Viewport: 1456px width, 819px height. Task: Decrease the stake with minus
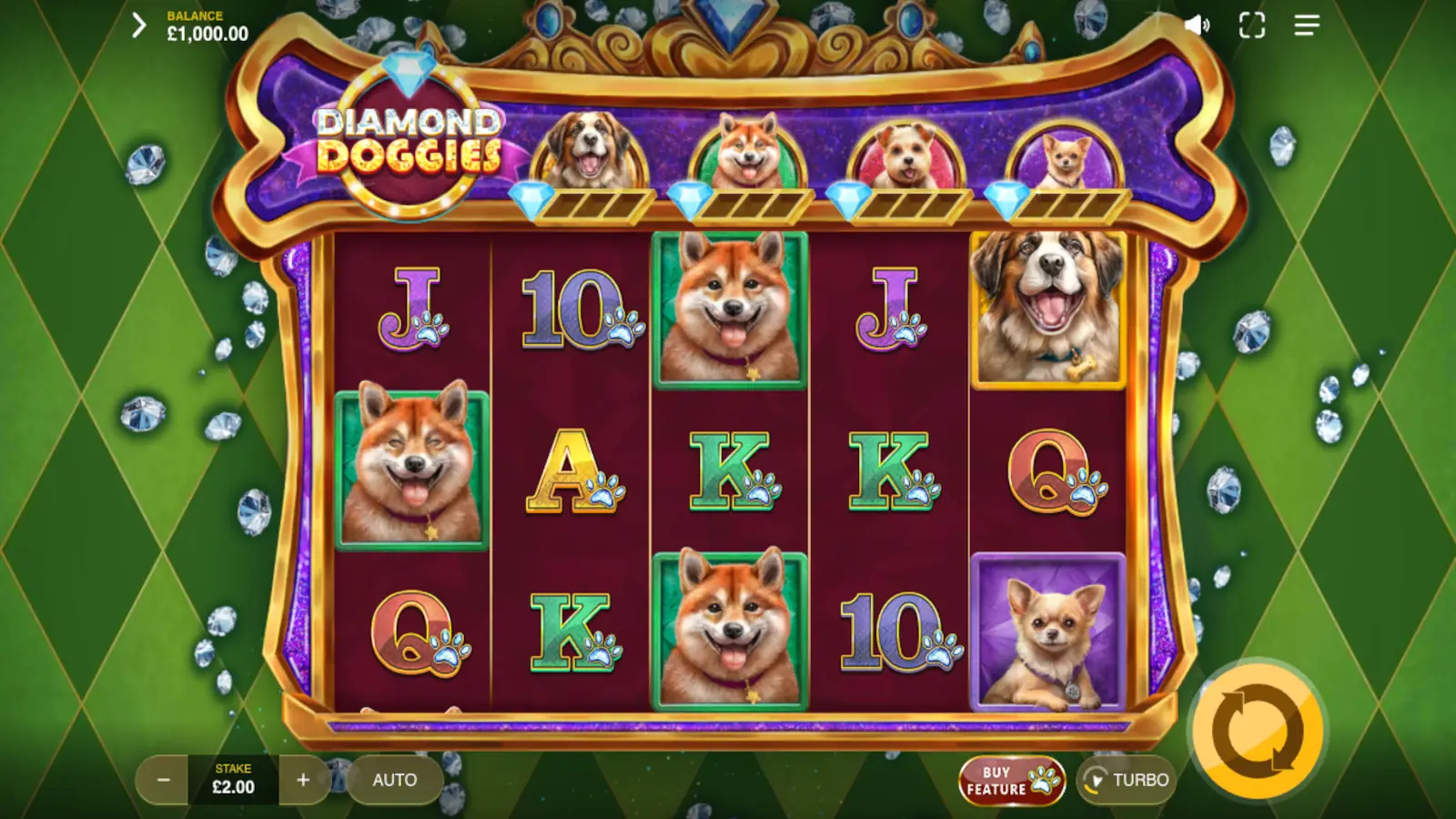click(164, 780)
